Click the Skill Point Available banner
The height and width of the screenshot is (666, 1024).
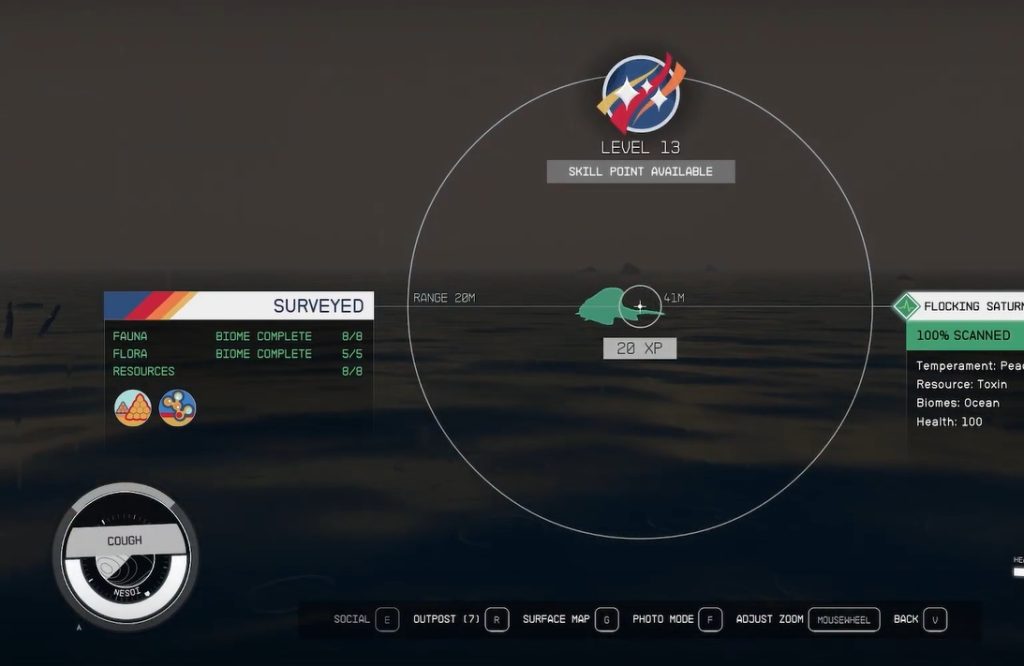[640, 172]
